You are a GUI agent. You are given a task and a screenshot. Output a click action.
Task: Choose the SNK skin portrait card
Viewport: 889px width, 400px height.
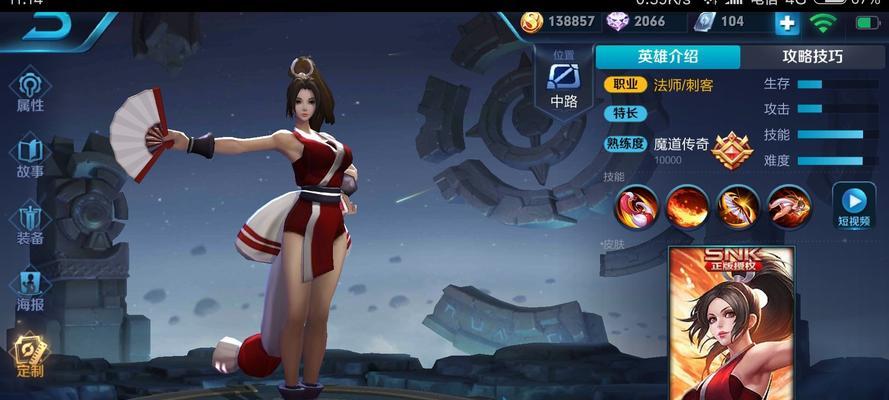point(730,320)
